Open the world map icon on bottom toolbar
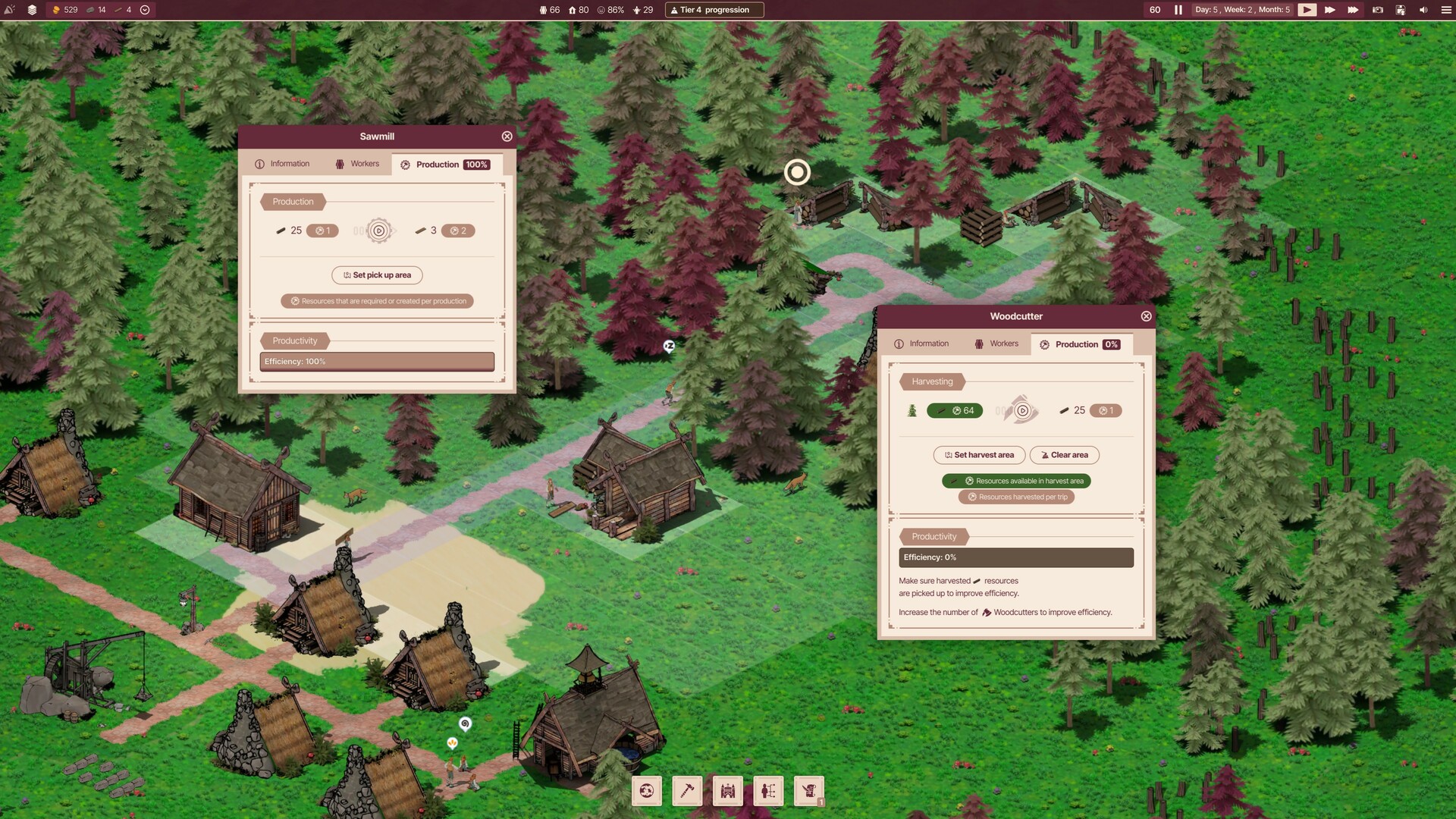Viewport: 1456px width, 819px height. pos(646,790)
